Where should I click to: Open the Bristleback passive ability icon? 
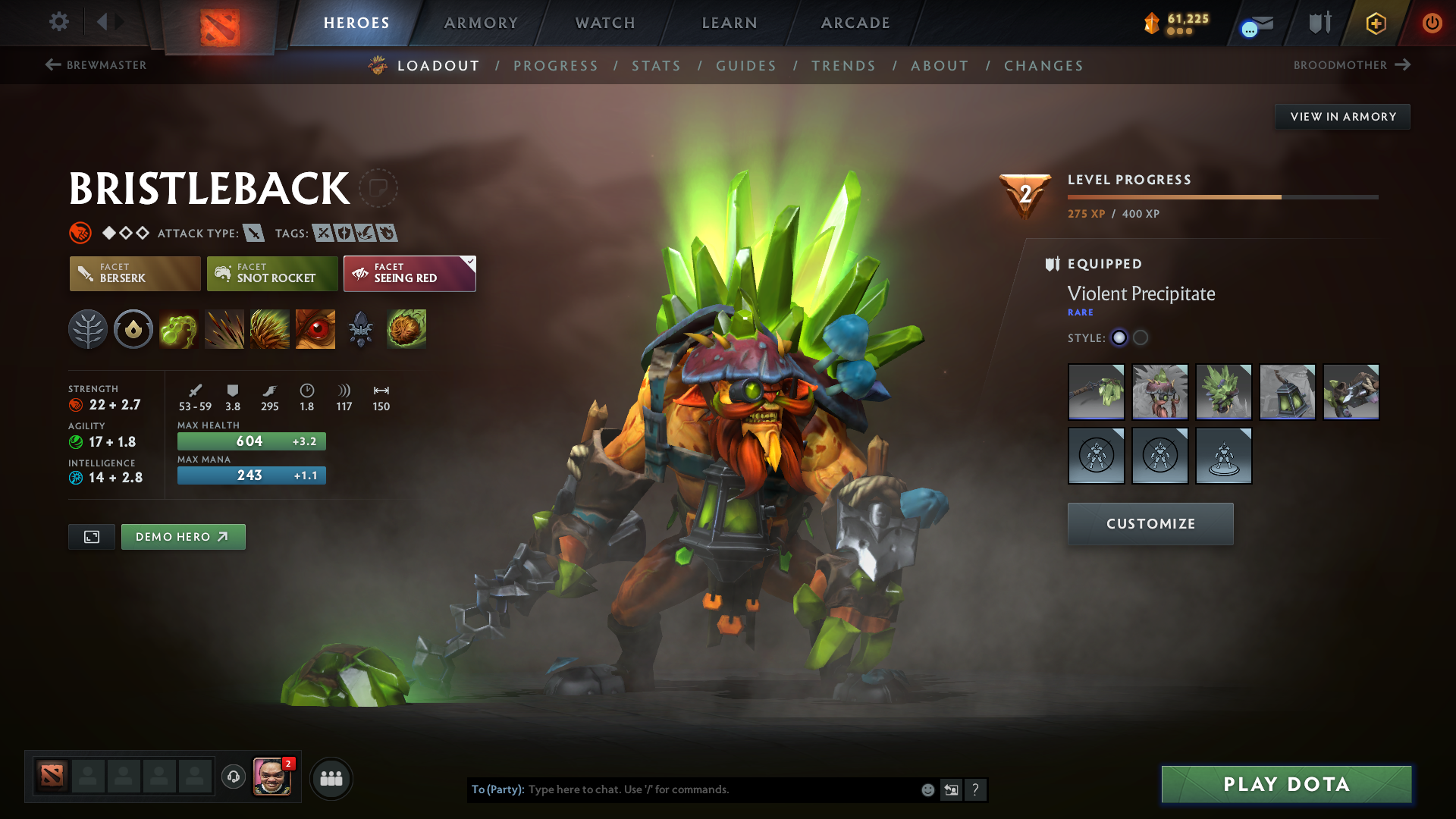pos(270,329)
